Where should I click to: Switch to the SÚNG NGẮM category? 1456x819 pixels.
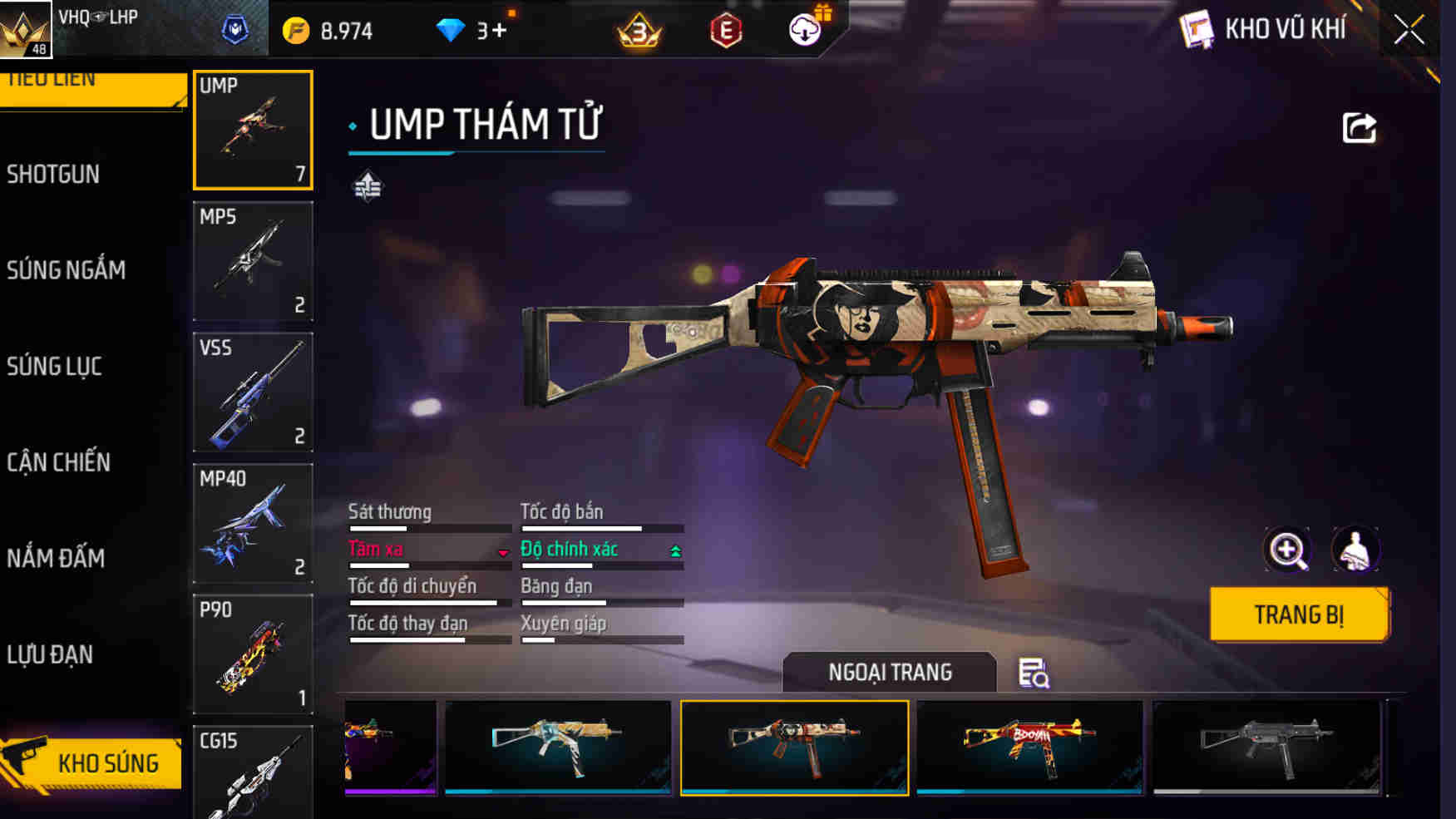pyautogui.click(x=67, y=270)
